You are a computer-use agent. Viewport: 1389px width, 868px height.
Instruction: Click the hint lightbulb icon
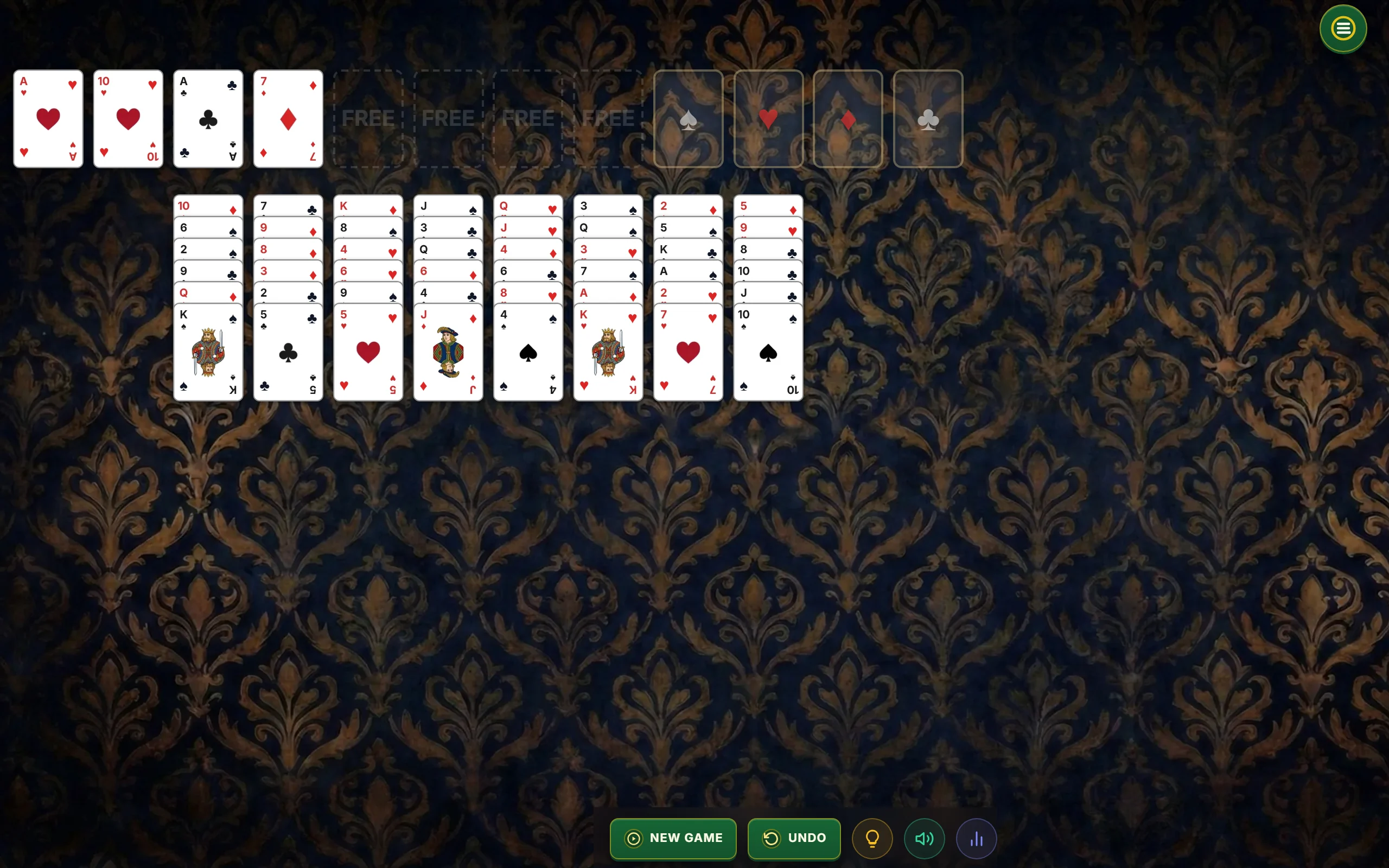872,838
